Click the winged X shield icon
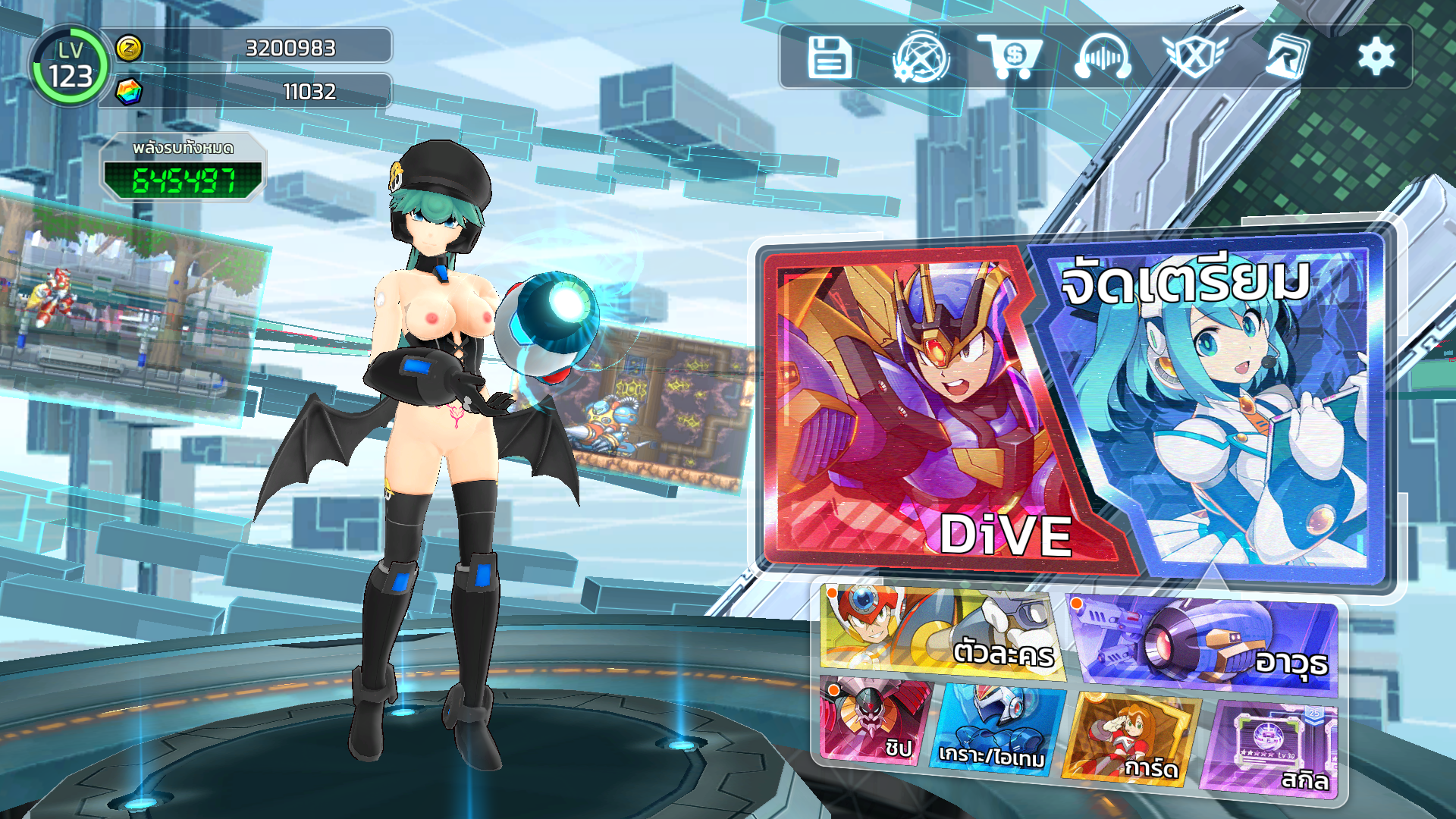Image resolution: width=1456 pixels, height=819 pixels. pyautogui.click(x=1194, y=57)
